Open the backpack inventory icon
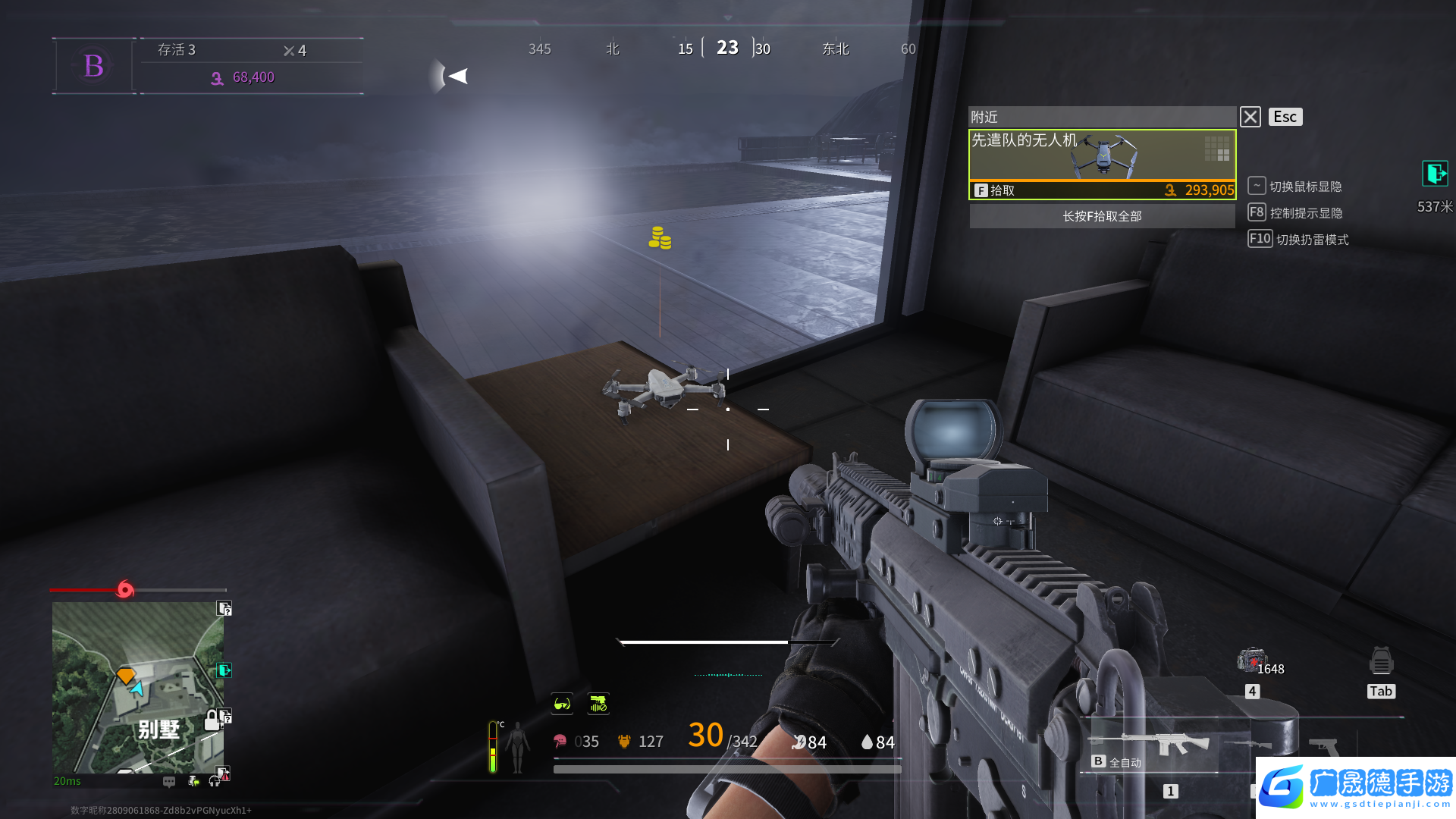The height and width of the screenshot is (819, 1456). pos(1381,661)
